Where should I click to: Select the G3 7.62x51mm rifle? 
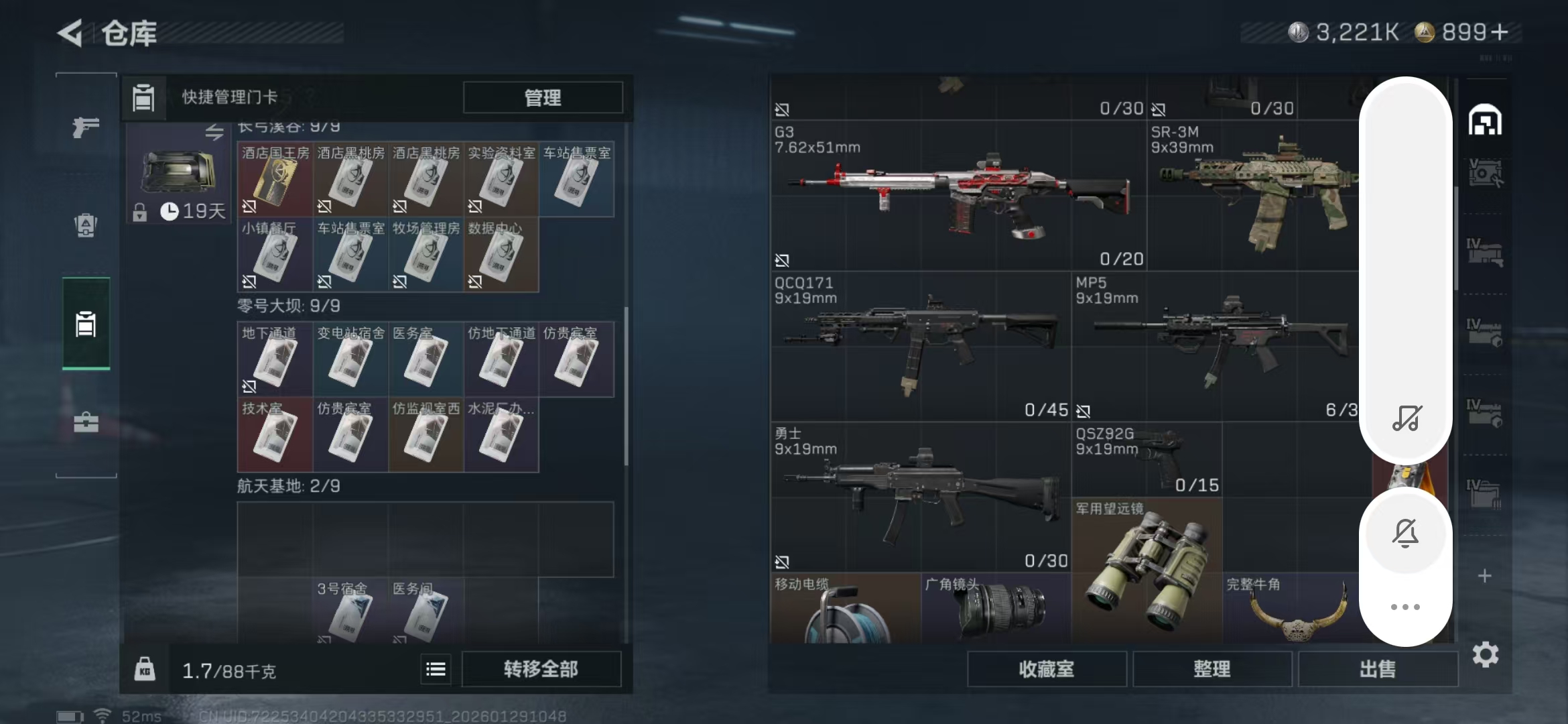[x=958, y=196]
